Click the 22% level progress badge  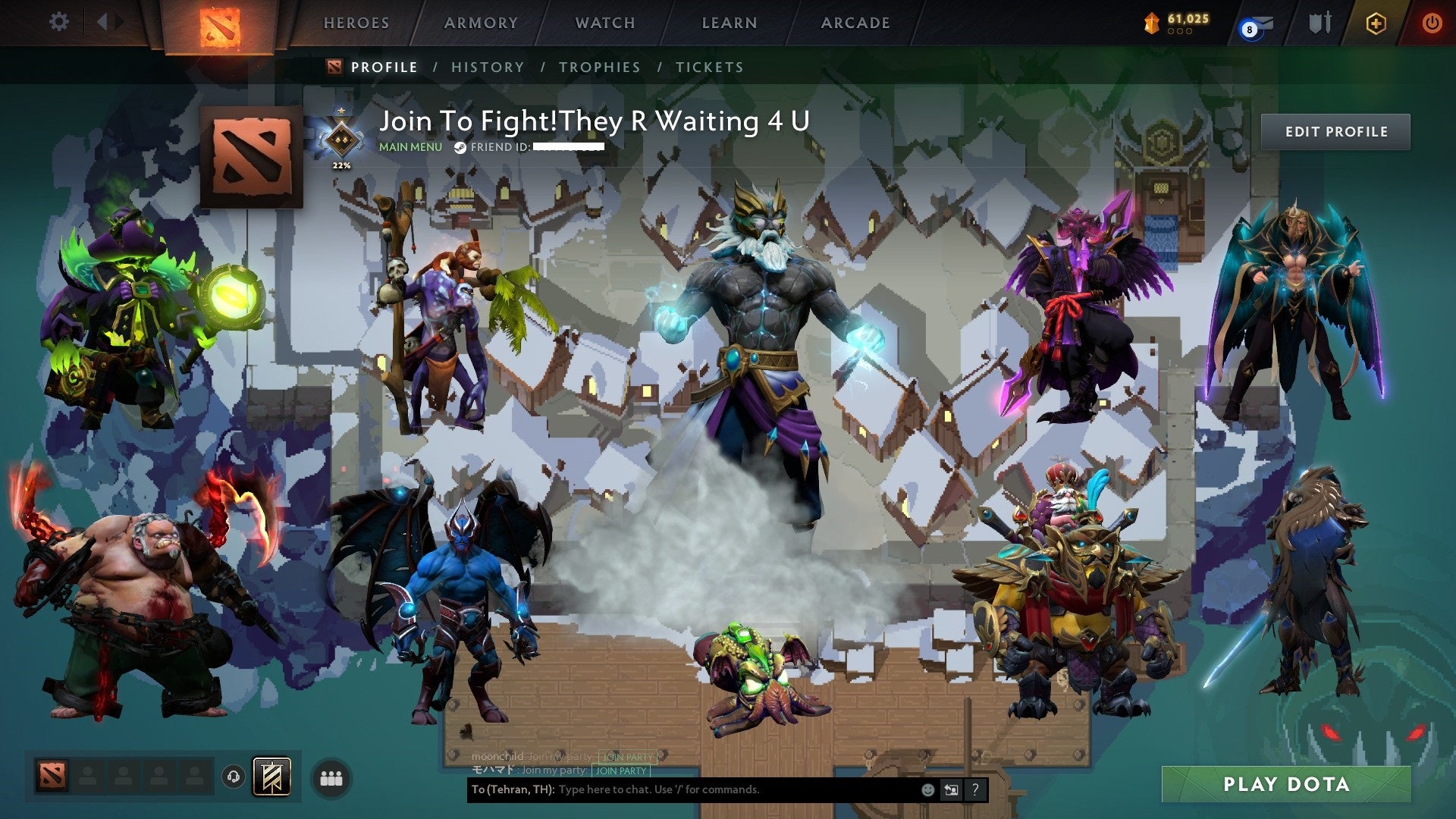[341, 143]
